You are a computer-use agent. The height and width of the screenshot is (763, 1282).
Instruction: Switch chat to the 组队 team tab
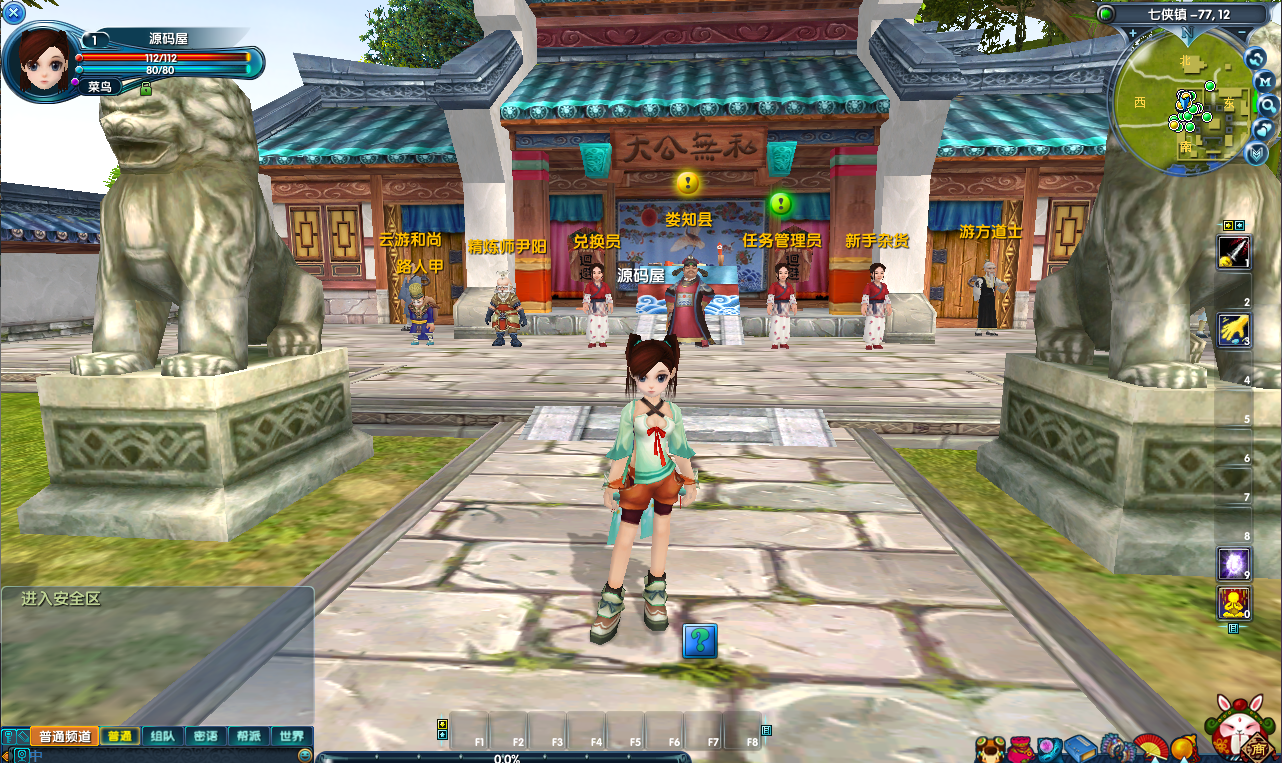click(x=162, y=736)
